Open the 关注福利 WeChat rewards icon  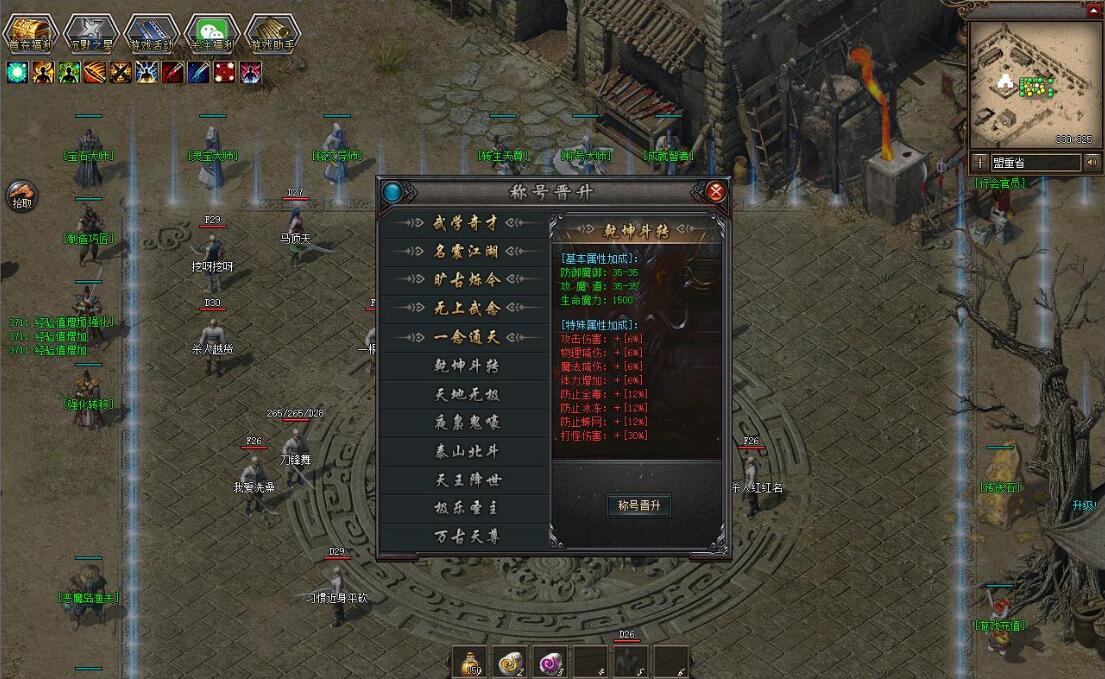(x=213, y=32)
